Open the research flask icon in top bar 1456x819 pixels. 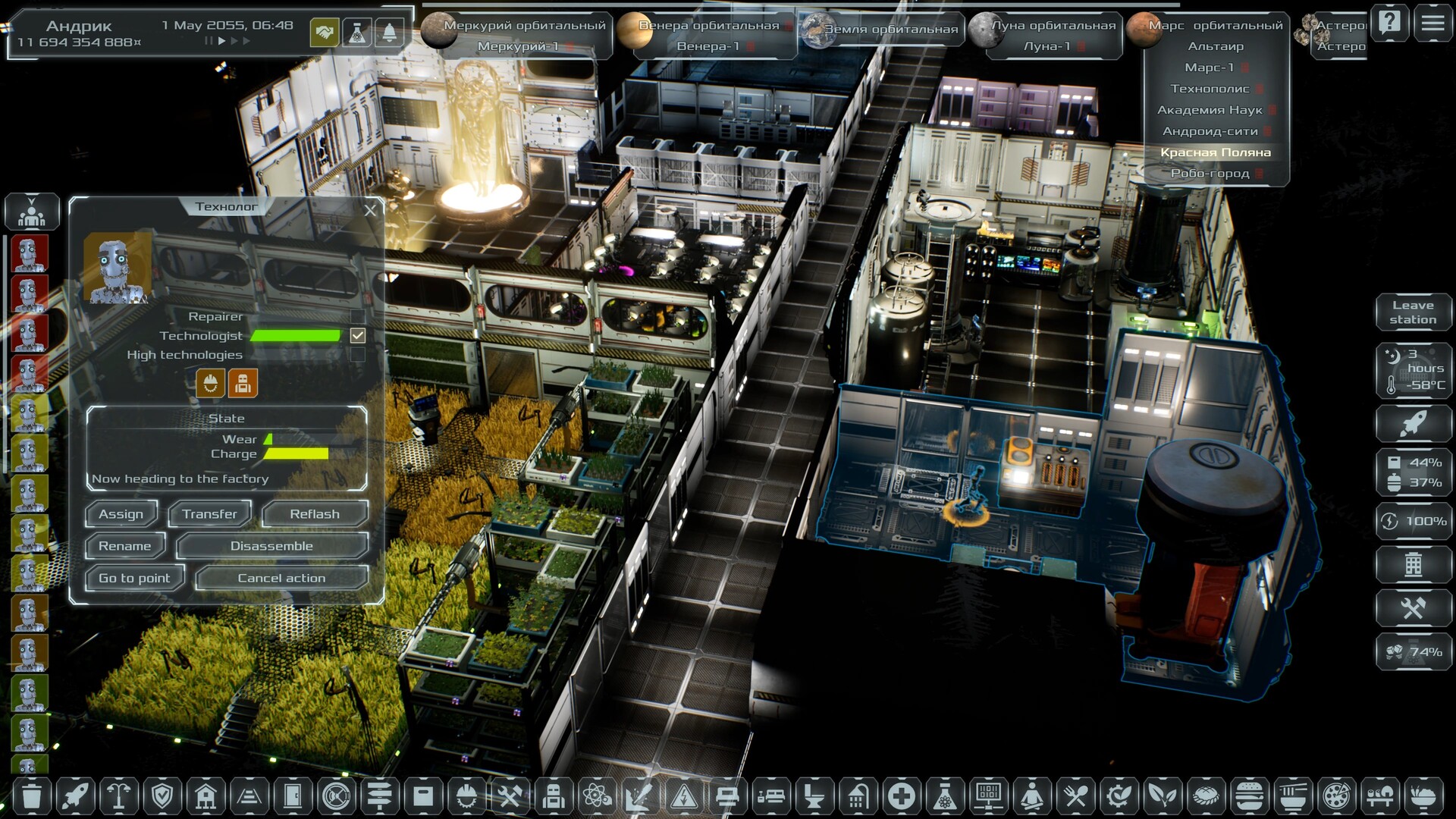pyautogui.click(x=356, y=33)
